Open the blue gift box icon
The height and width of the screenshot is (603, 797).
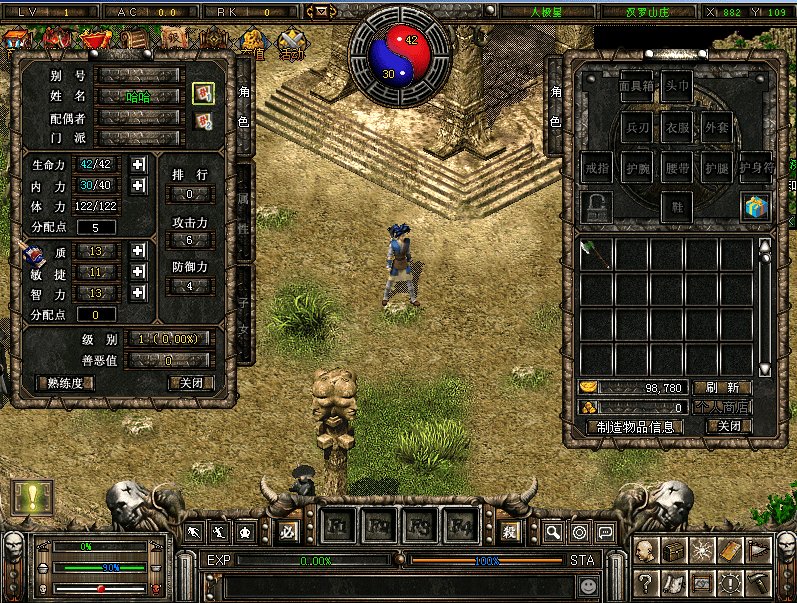click(755, 207)
